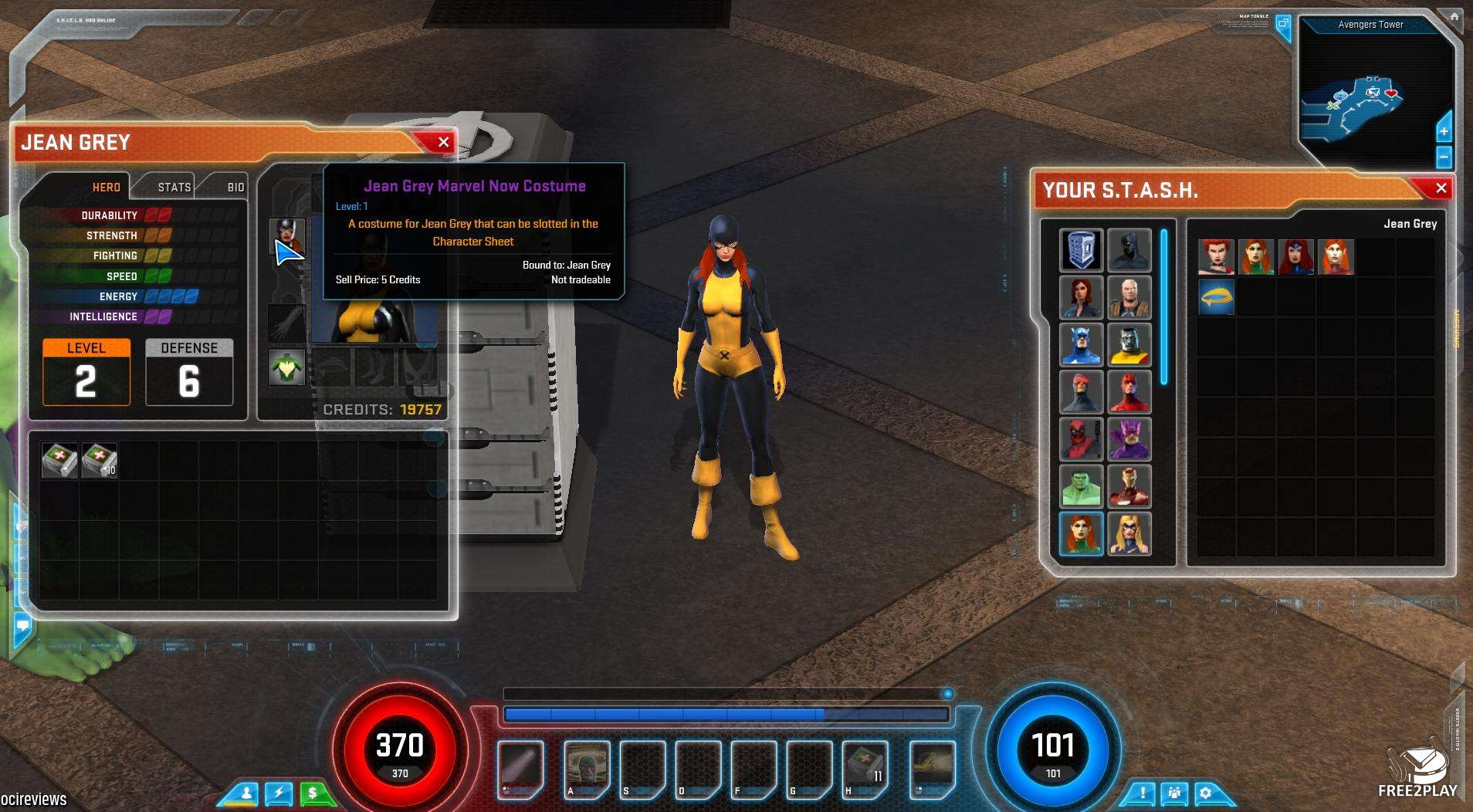Switch to the Stats tab

(174, 187)
